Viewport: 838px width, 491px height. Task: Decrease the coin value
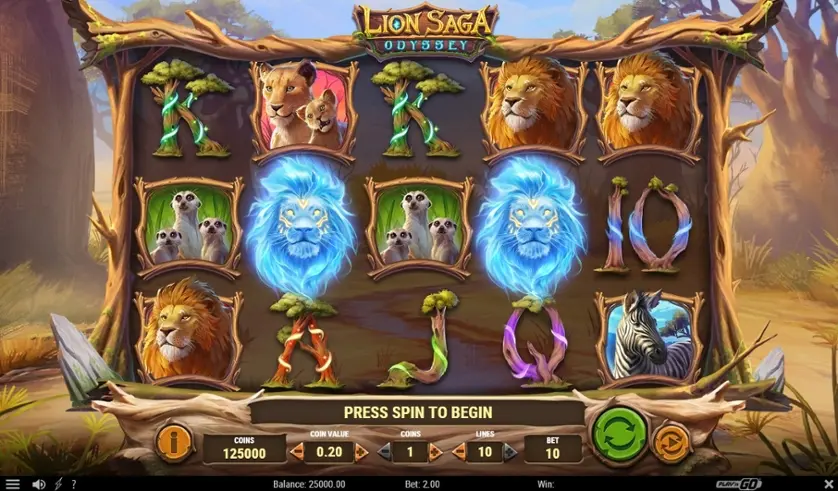(296, 451)
